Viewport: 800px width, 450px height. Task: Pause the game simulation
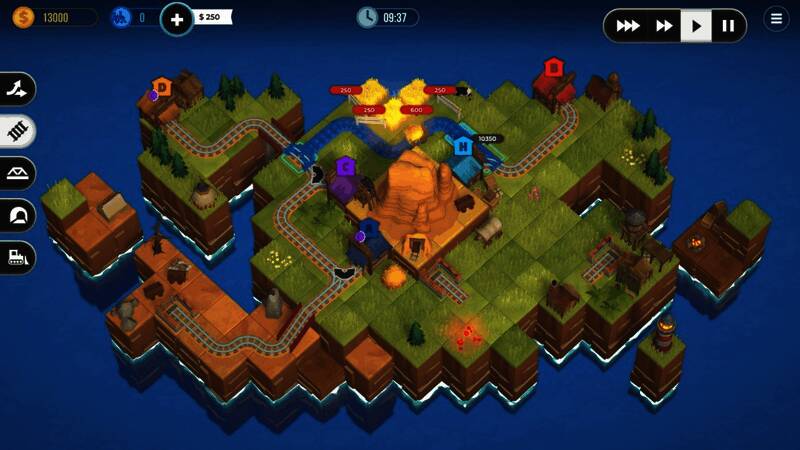pos(728,26)
